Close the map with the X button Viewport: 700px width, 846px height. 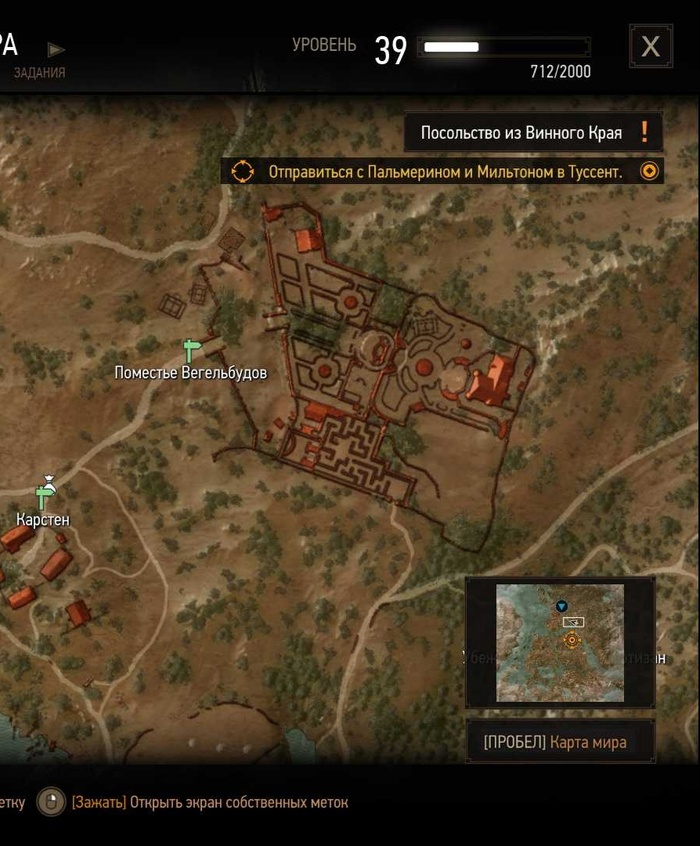pyautogui.click(x=650, y=46)
